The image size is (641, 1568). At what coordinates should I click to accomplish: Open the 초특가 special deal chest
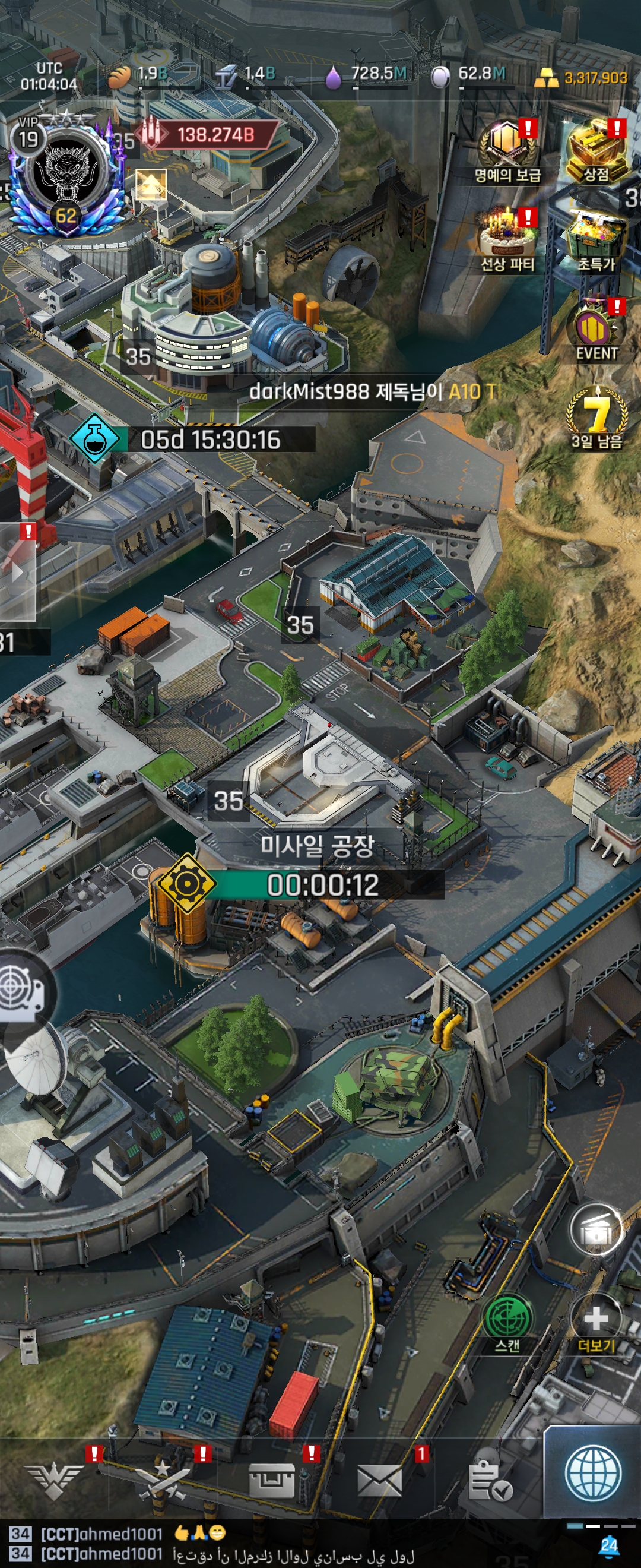point(596,240)
